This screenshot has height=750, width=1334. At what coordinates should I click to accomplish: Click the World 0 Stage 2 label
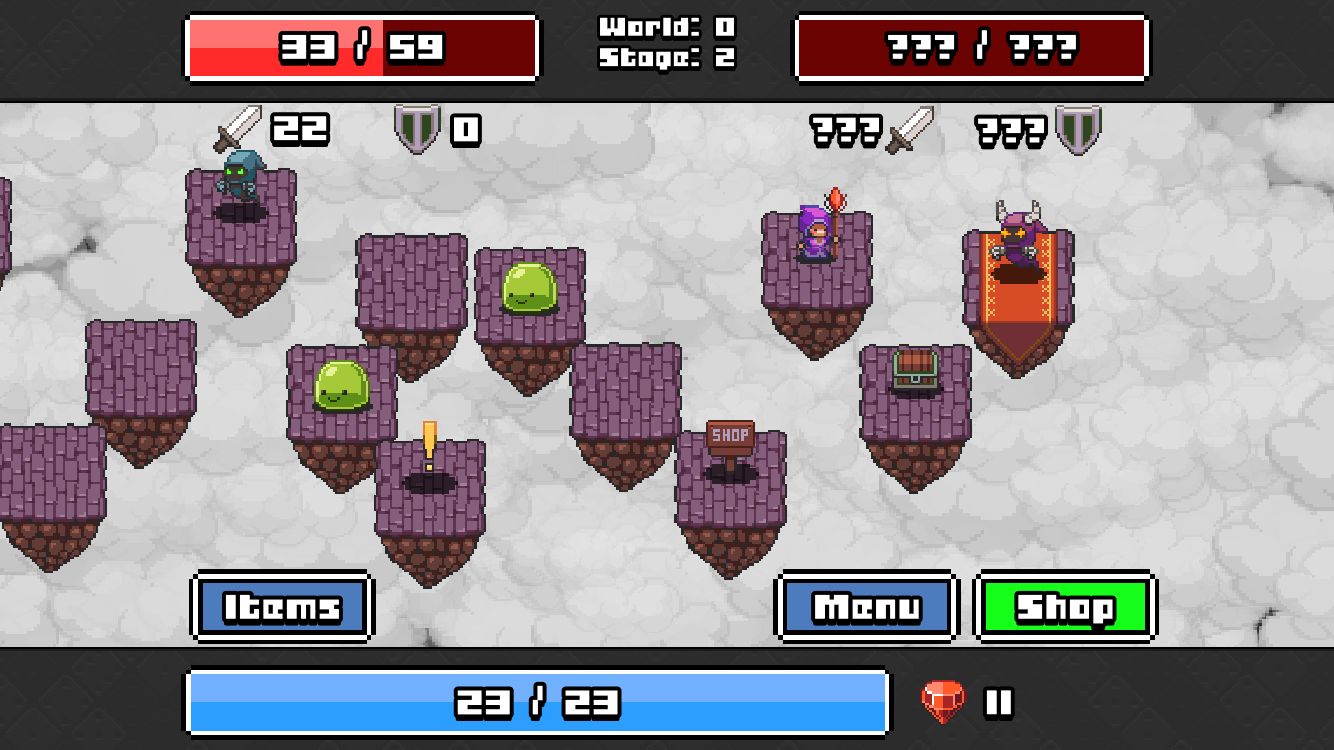666,45
